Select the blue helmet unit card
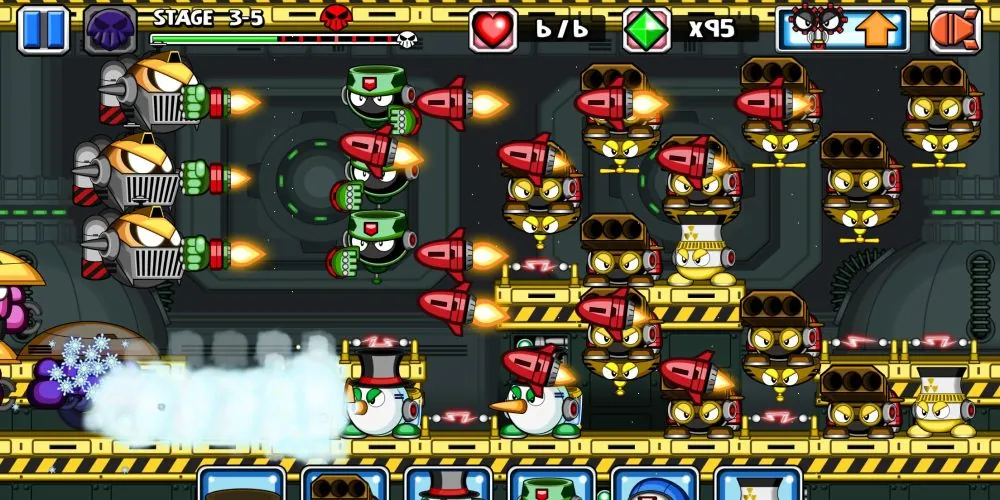Viewport: 1000px width, 500px height. (655, 486)
